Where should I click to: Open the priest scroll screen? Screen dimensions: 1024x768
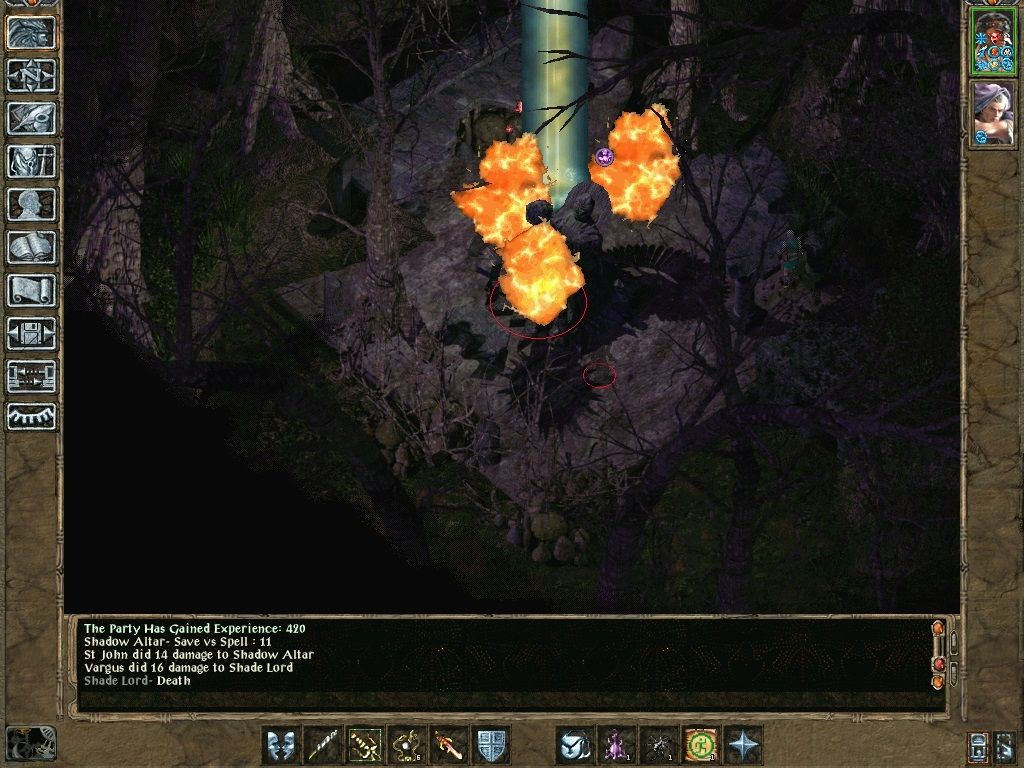pos(31,291)
